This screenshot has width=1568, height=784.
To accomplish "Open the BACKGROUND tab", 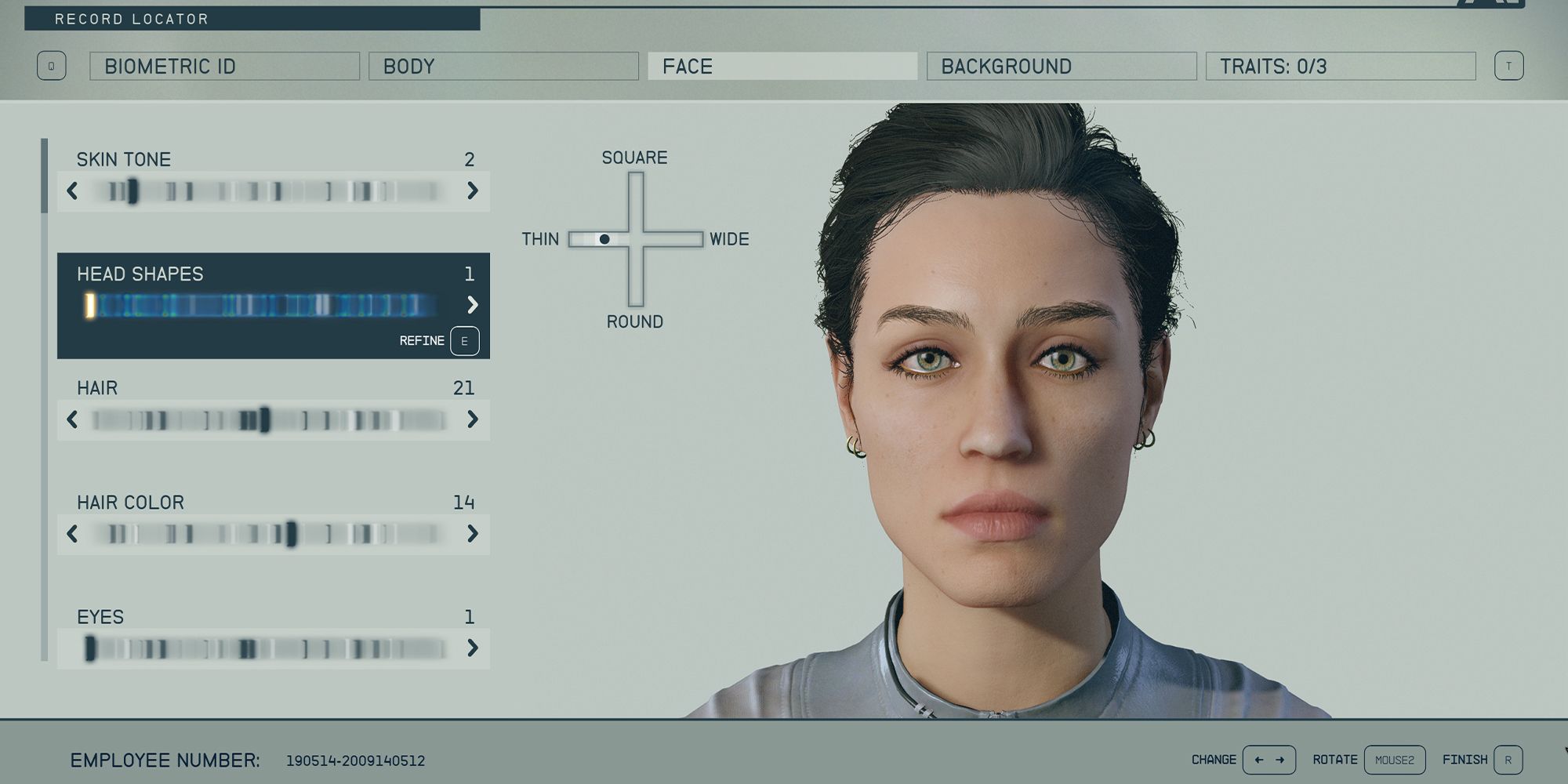I will coord(1060,66).
